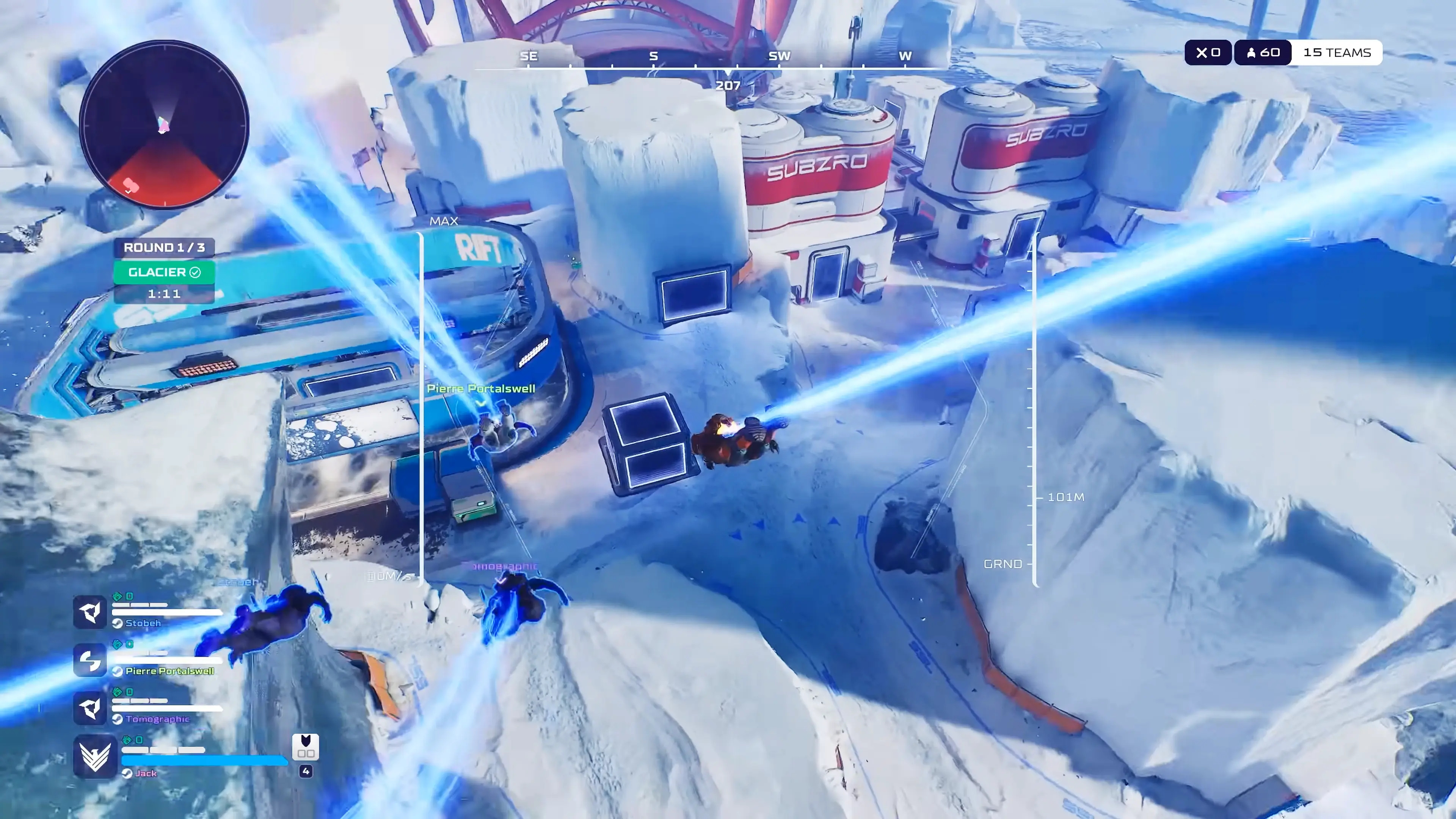Open the circular minimap
1456x819 pixels.
164,124
